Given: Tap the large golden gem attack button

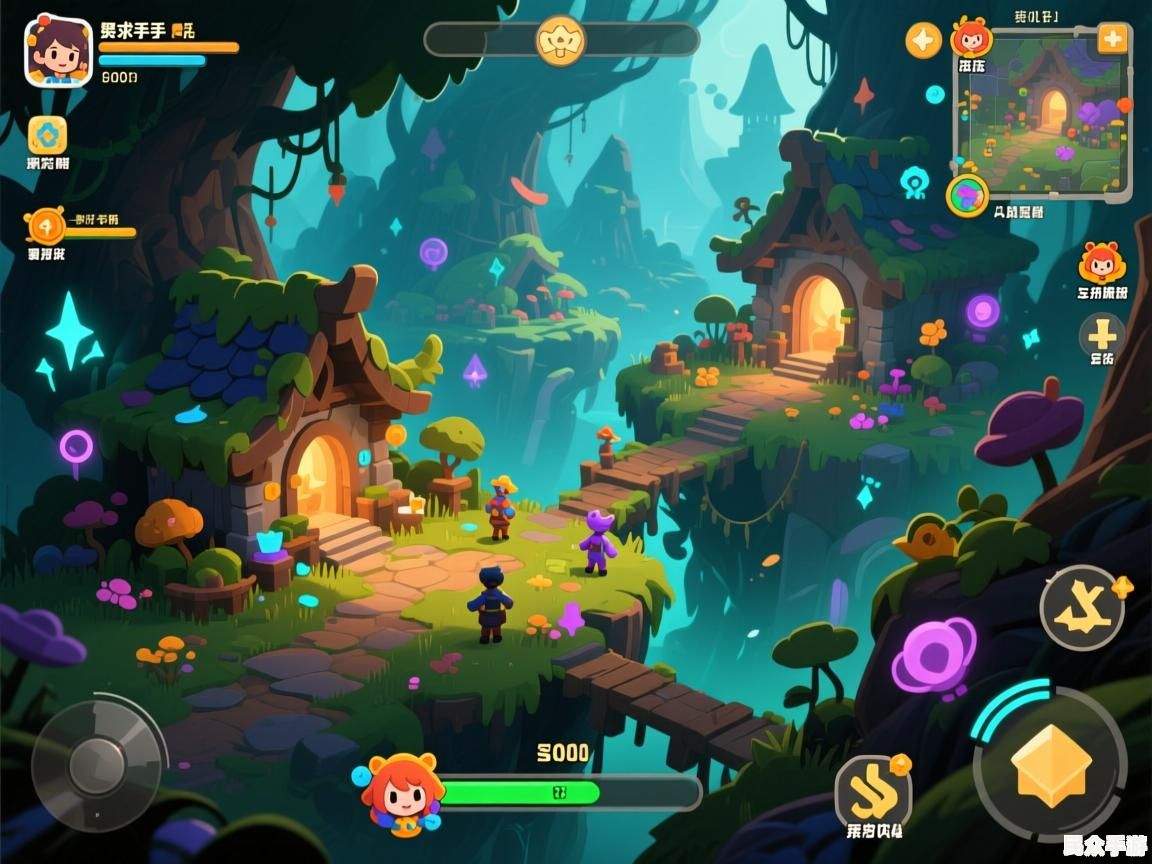Looking at the screenshot, I should point(1050,765).
